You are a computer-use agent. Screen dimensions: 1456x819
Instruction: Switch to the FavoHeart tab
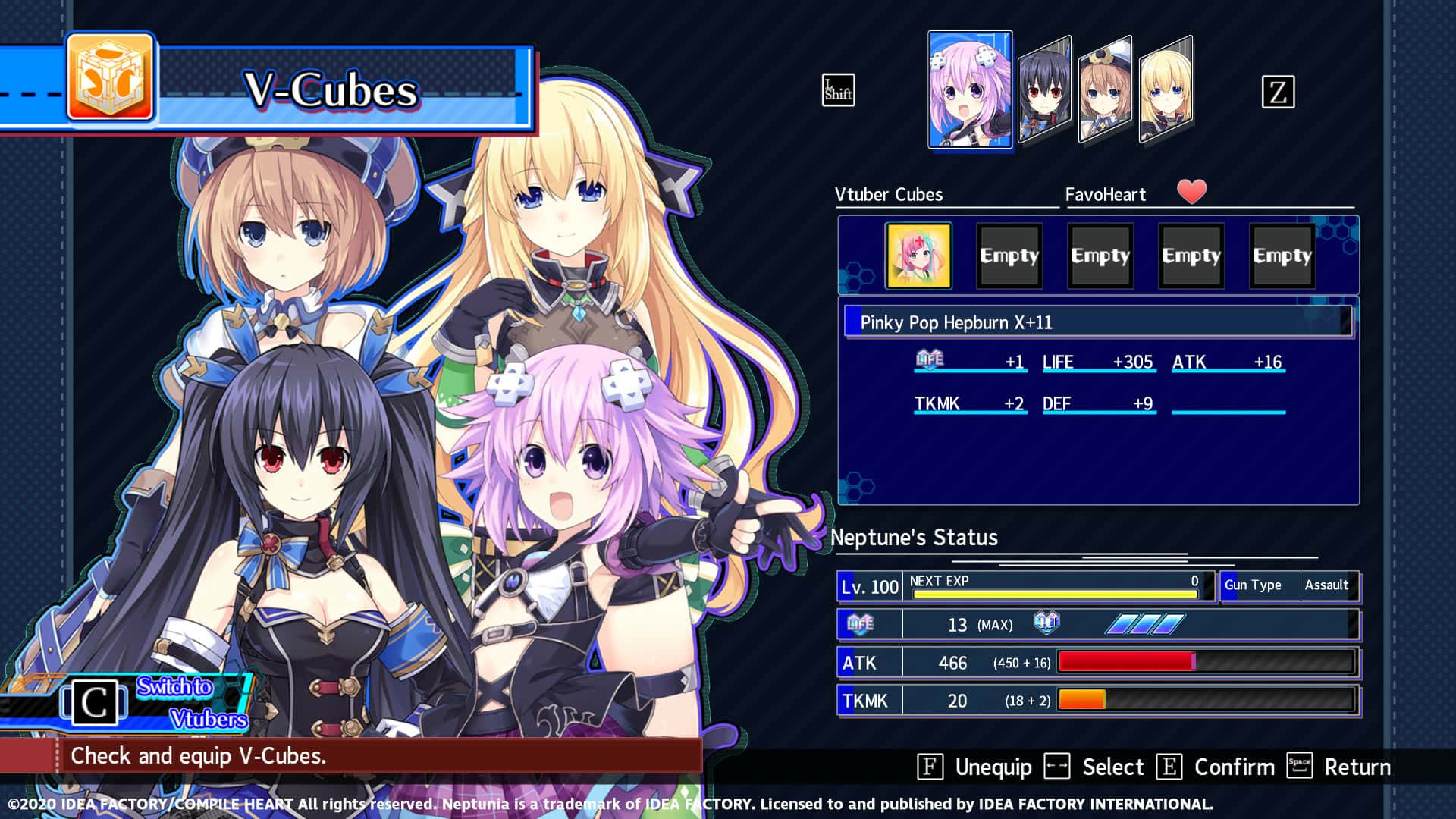pos(1105,194)
